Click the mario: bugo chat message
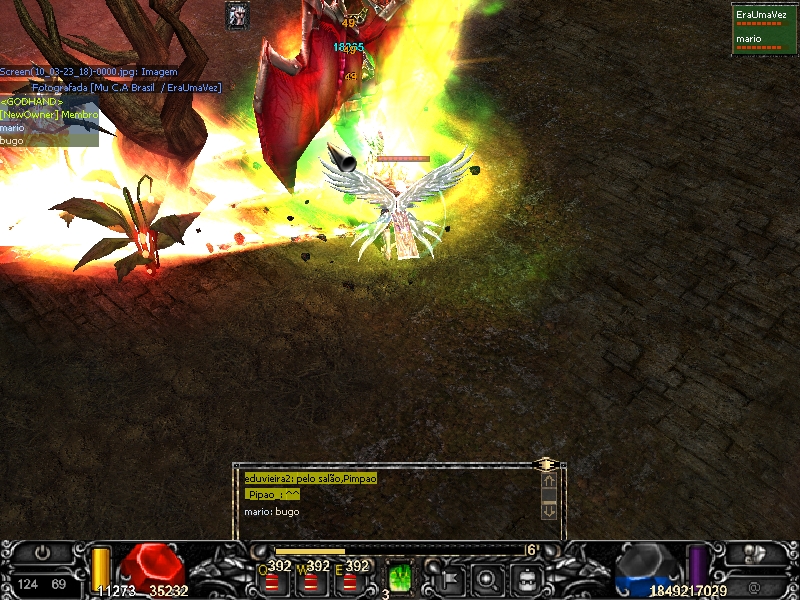The width and height of the screenshot is (800, 600). (272, 512)
